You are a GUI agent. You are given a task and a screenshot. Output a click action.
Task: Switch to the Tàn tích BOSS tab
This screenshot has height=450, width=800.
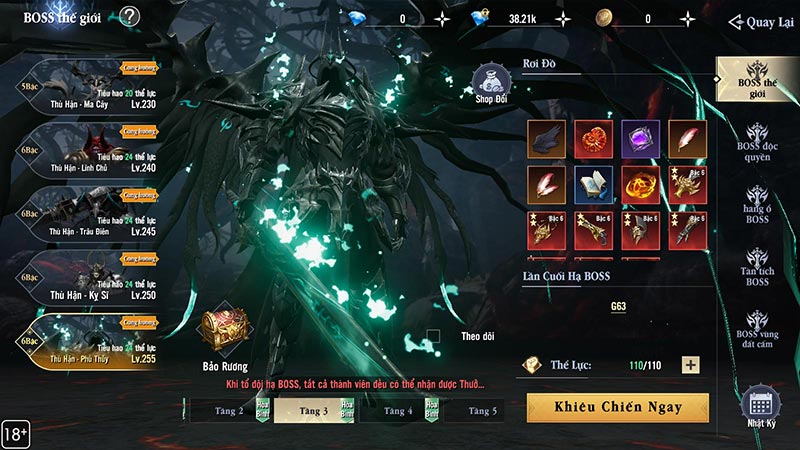[756, 266]
